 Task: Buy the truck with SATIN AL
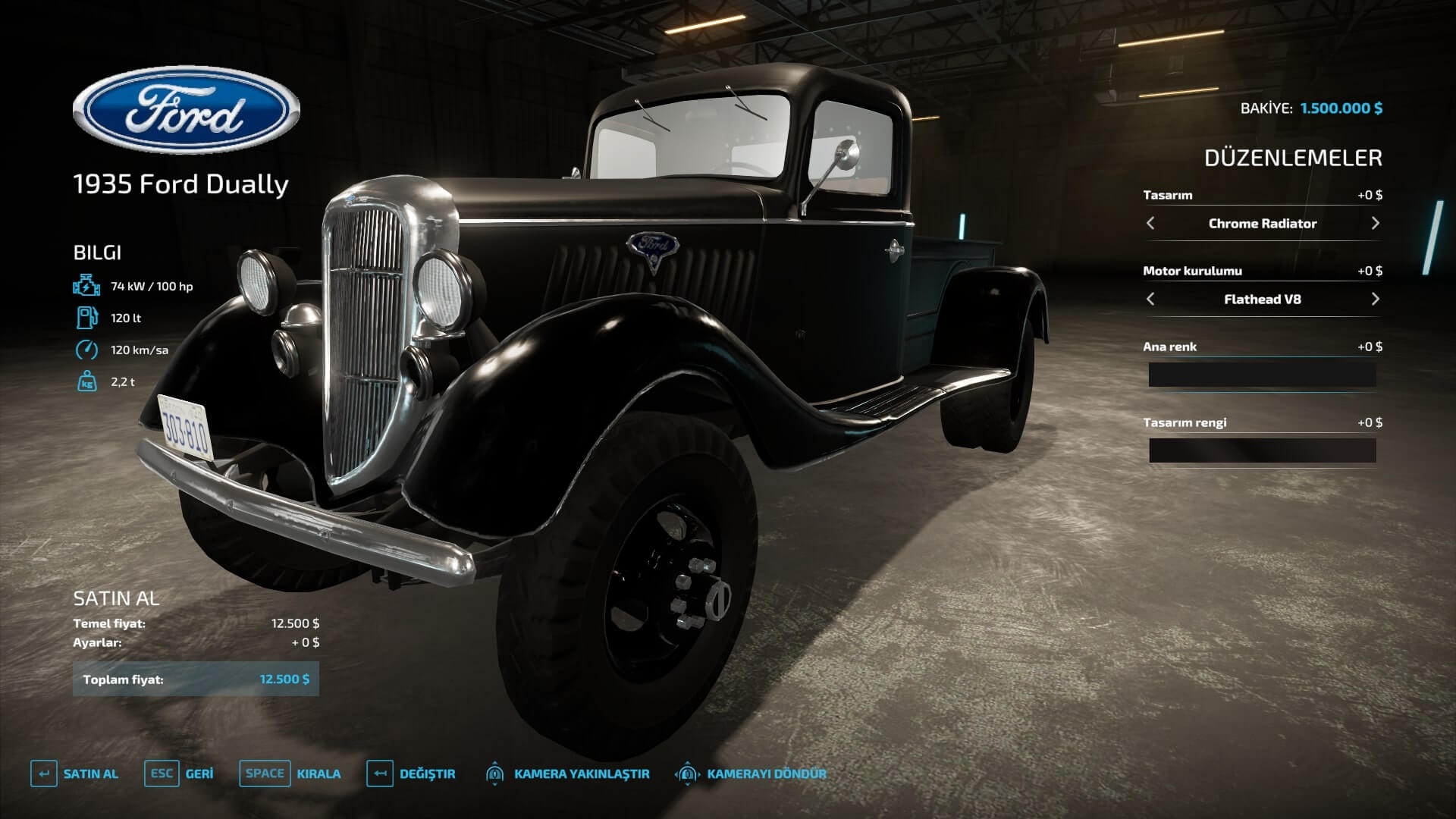pyautogui.click(x=74, y=773)
